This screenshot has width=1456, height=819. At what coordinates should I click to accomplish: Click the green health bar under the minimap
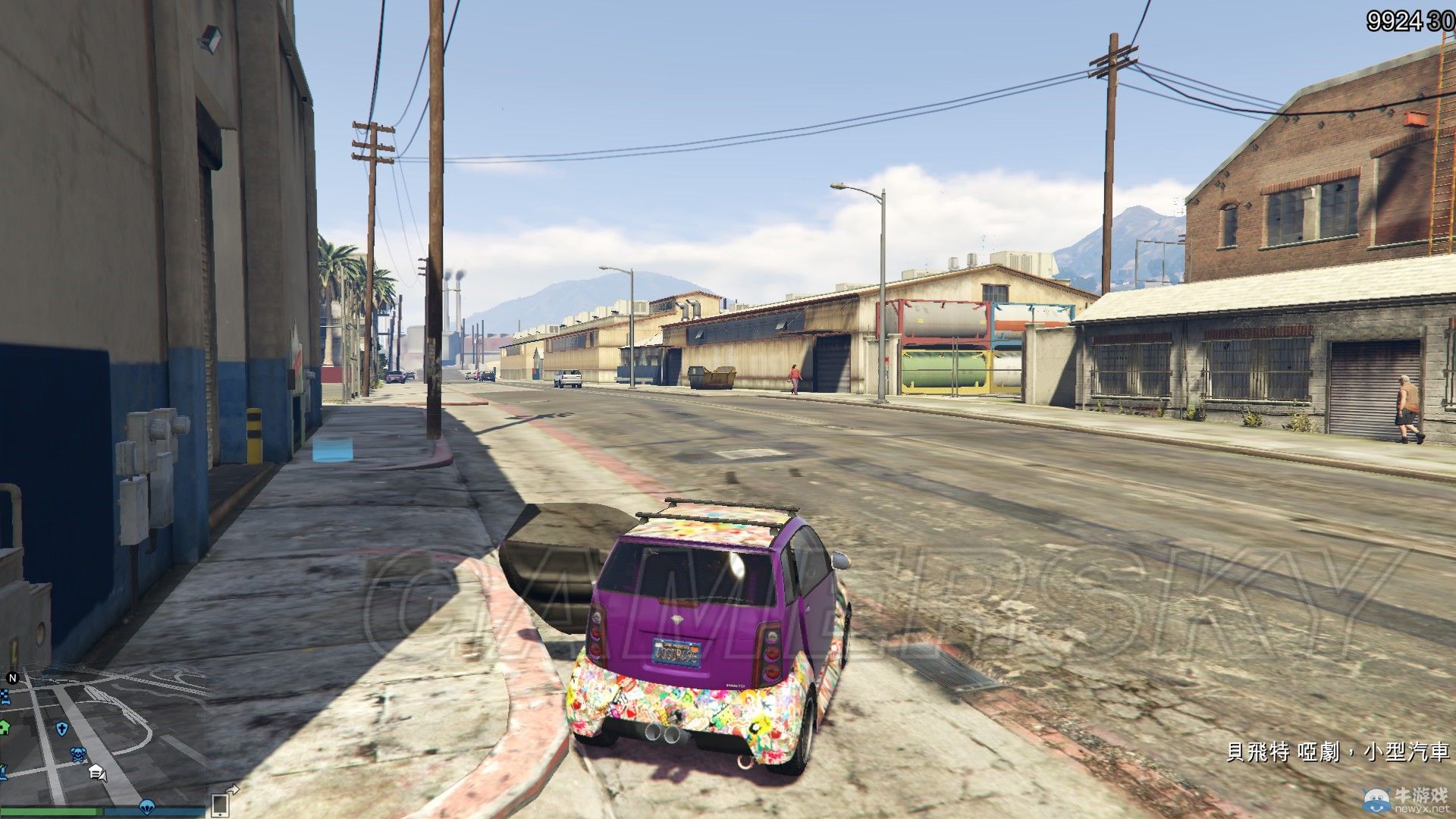tap(51, 811)
